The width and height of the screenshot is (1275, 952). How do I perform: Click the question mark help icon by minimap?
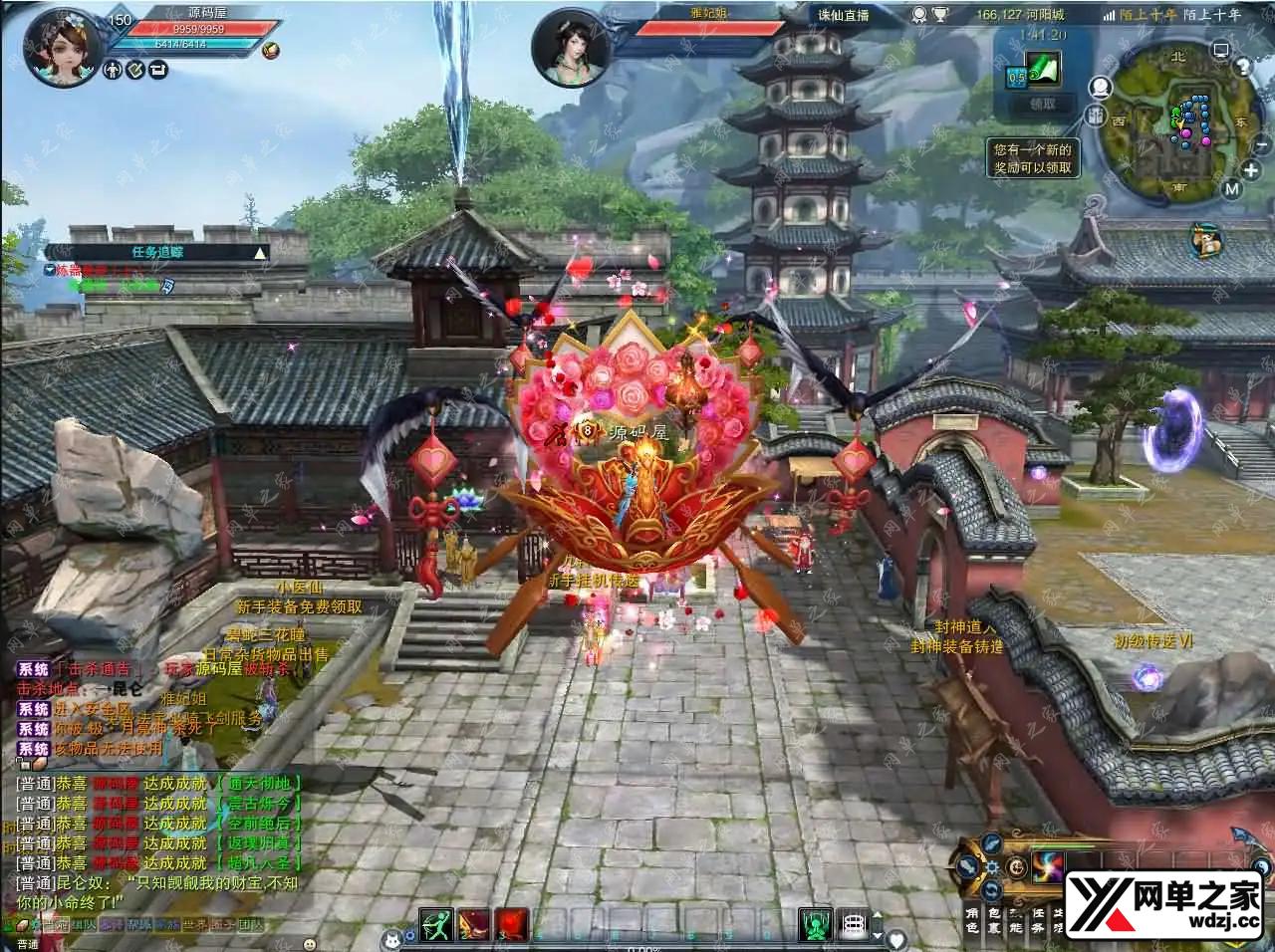[x=1243, y=67]
